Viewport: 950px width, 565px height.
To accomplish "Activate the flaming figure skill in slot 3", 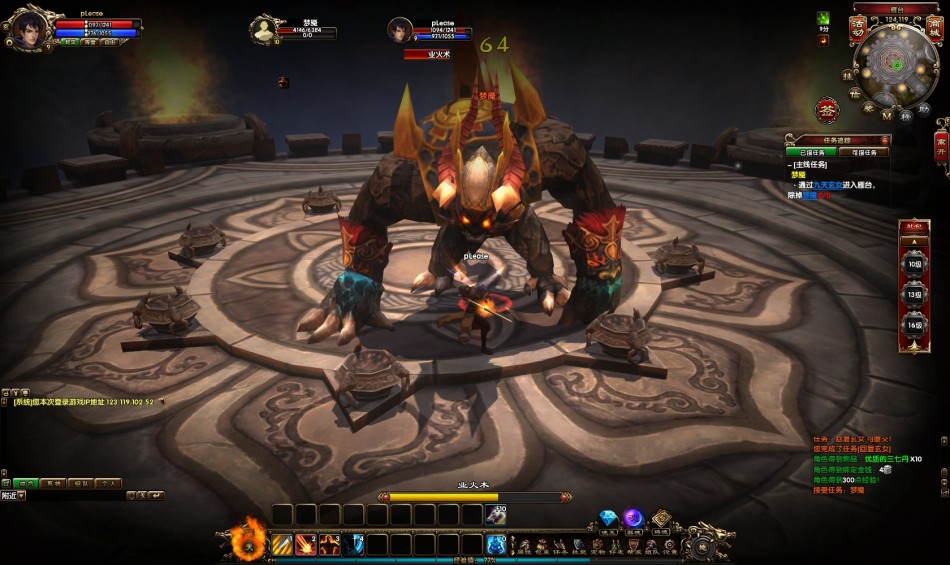I will (330, 545).
